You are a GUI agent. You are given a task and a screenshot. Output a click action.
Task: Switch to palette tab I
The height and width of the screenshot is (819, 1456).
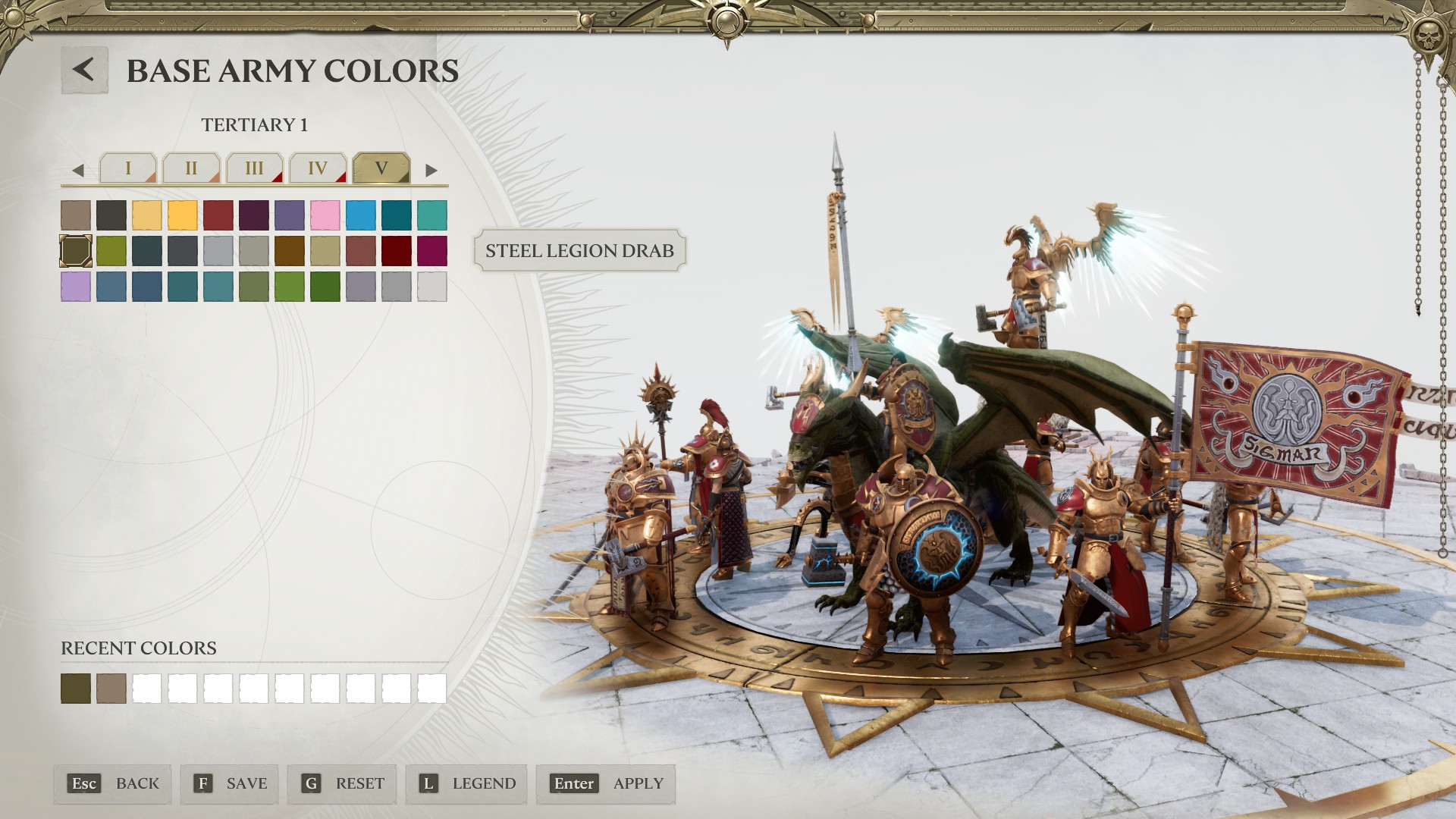127,168
